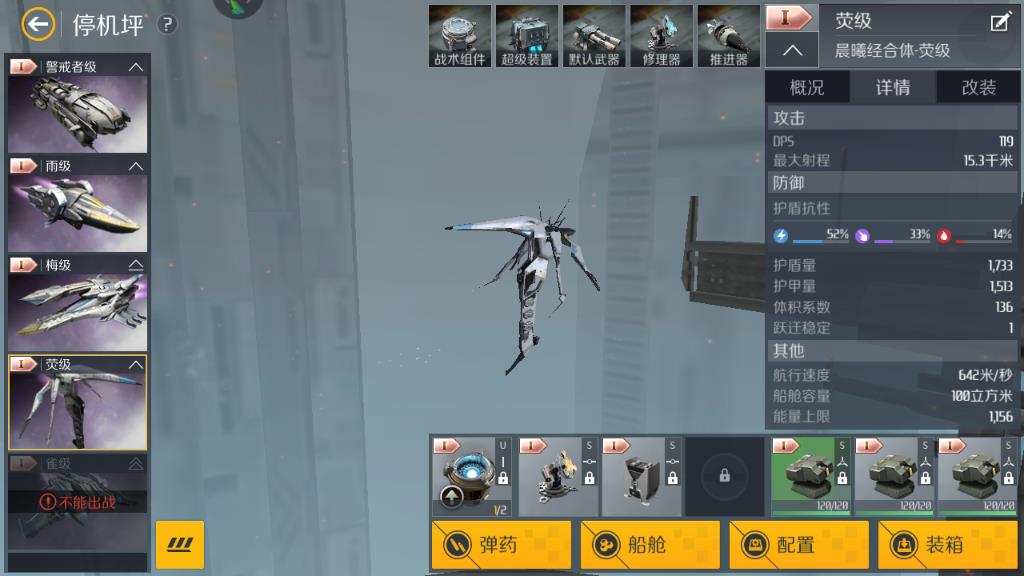1024x576 pixels.
Task: Collapse the ship info panel arrow
Action: [x=792, y=50]
